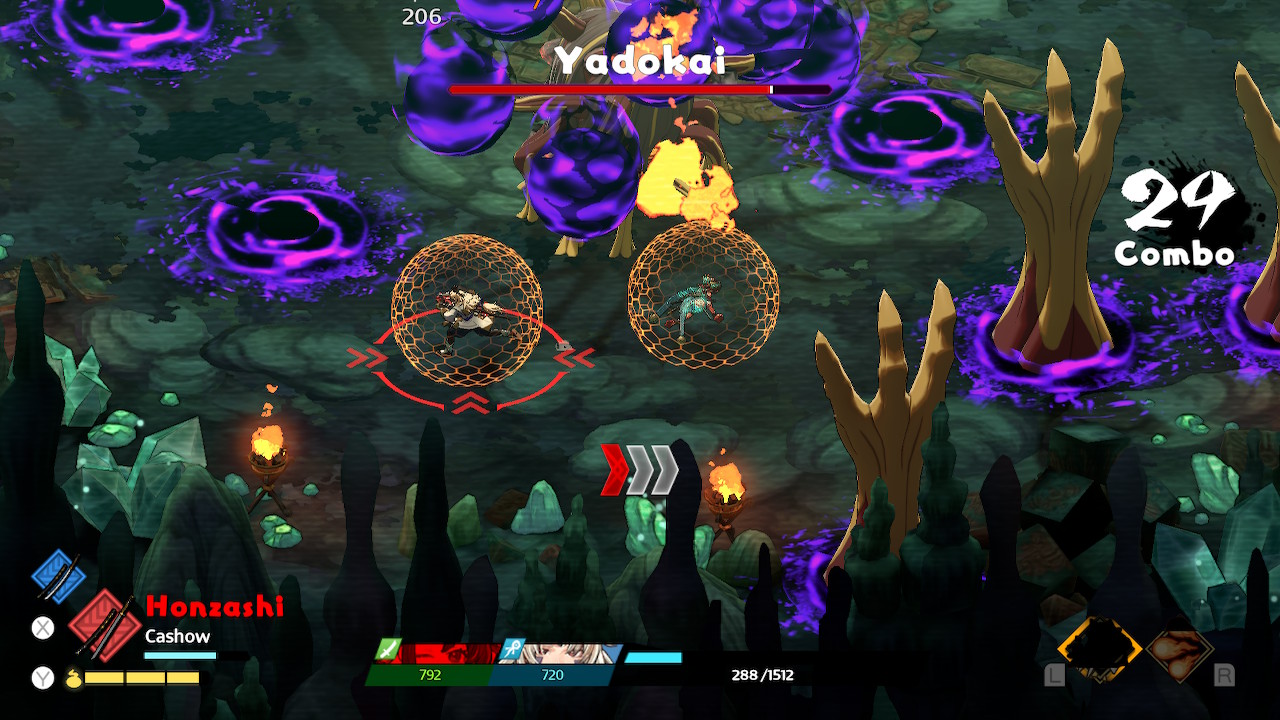1280x720 pixels.
Task: Choose the red Honzashi dual-sword slot
Action: 103,624
